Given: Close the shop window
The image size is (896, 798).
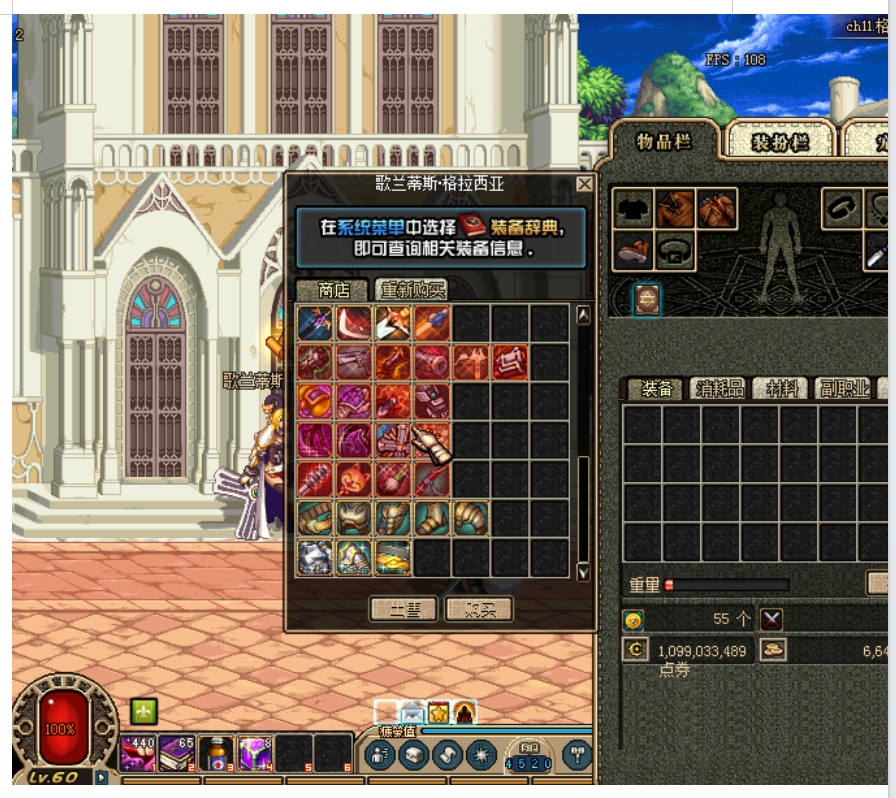Looking at the screenshot, I should pyautogui.click(x=585, y=184).
